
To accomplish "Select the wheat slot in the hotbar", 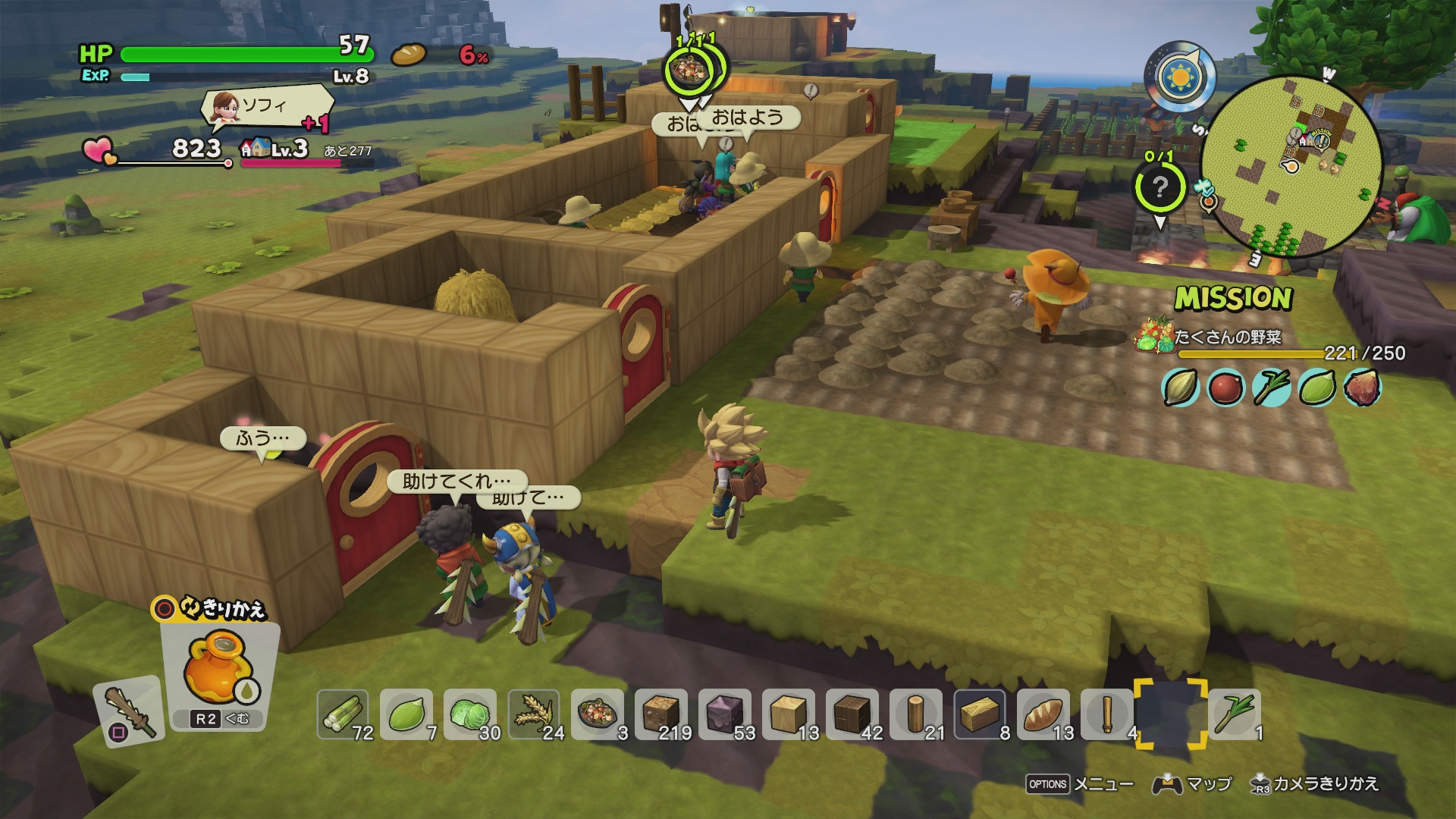I will [534, 714].
